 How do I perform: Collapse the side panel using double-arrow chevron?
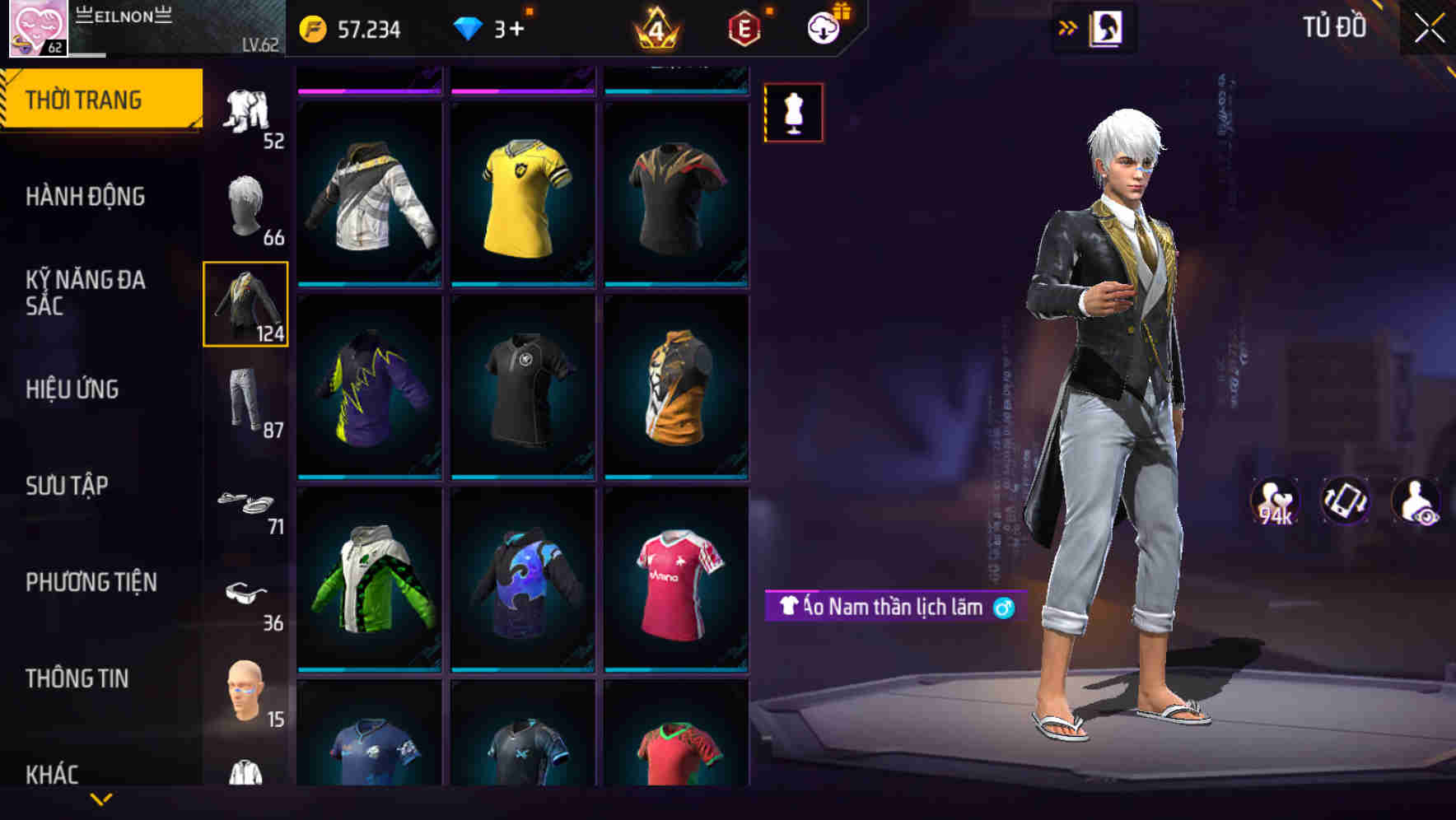[x=1068, y=27]
